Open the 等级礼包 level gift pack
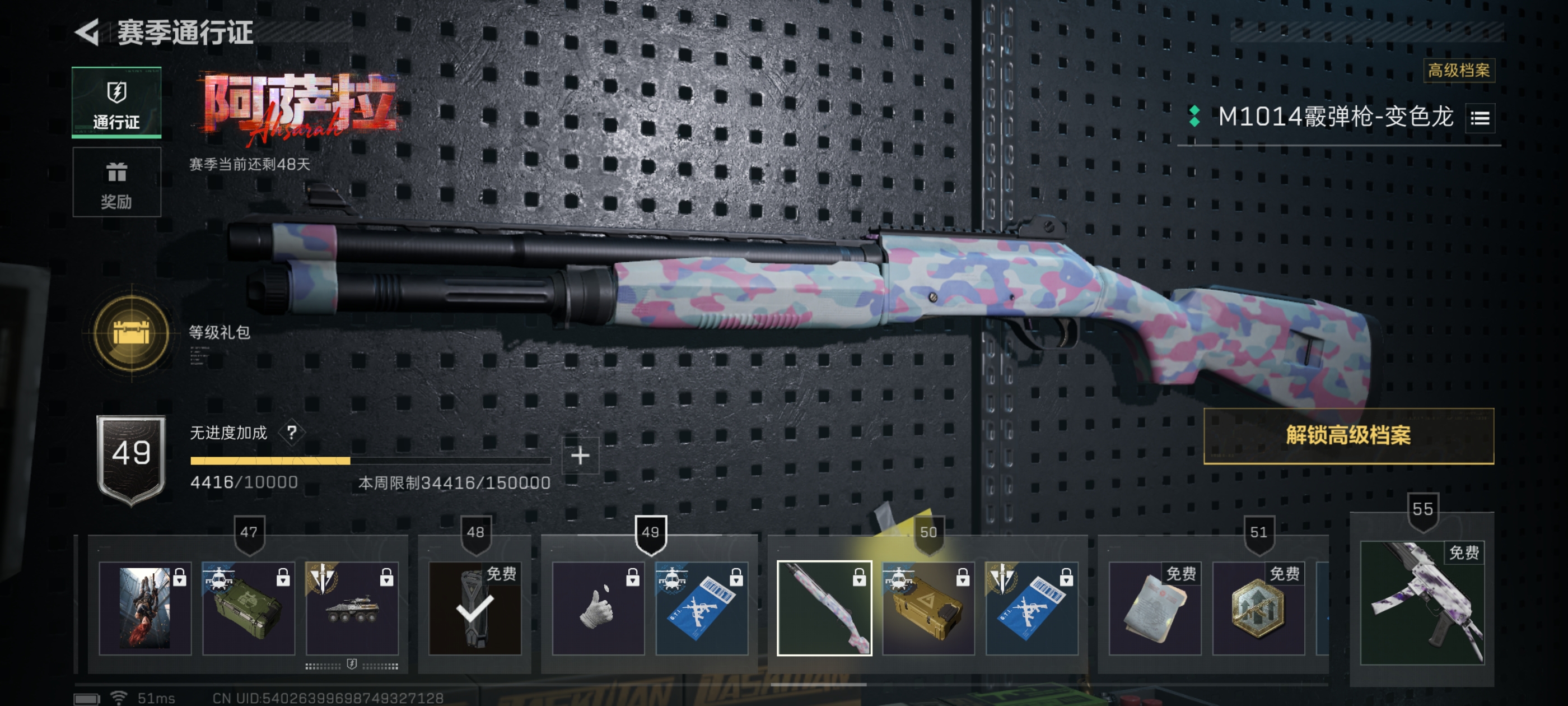Viewport: 1568px width, 706px height. (x=132, y=333)
